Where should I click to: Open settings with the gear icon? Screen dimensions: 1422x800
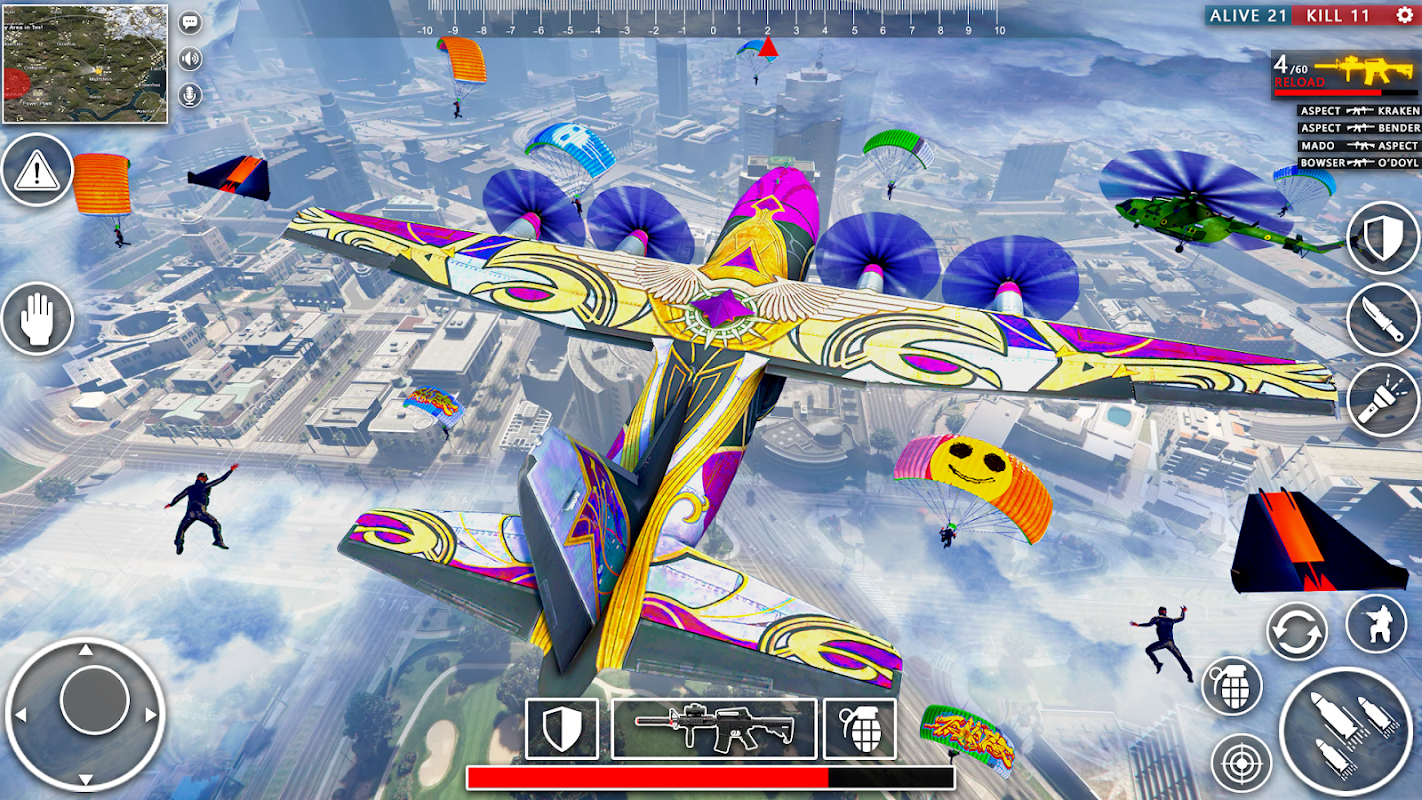pos(1404,15)
